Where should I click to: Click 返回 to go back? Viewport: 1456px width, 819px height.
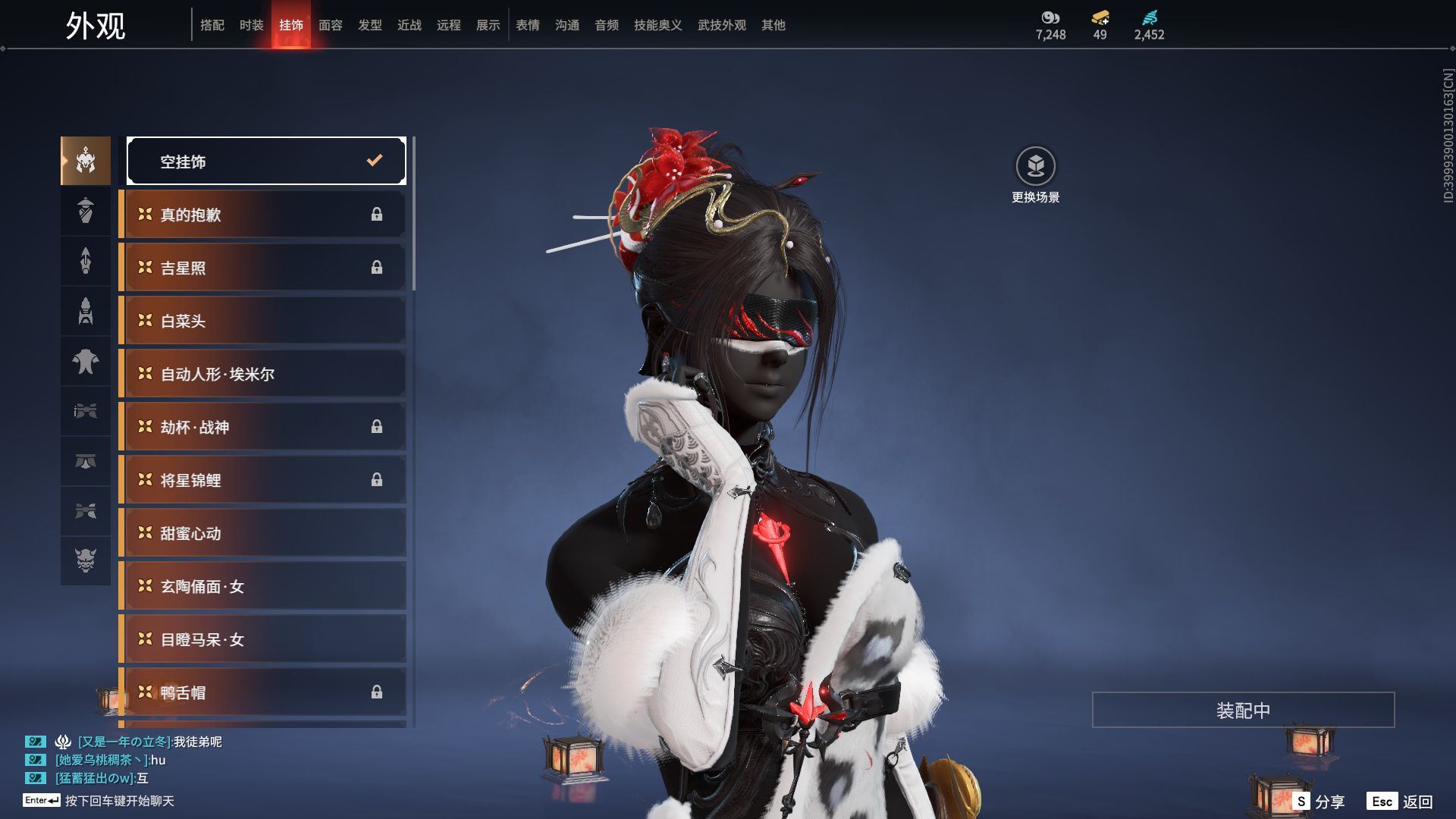coord(1400,801)
